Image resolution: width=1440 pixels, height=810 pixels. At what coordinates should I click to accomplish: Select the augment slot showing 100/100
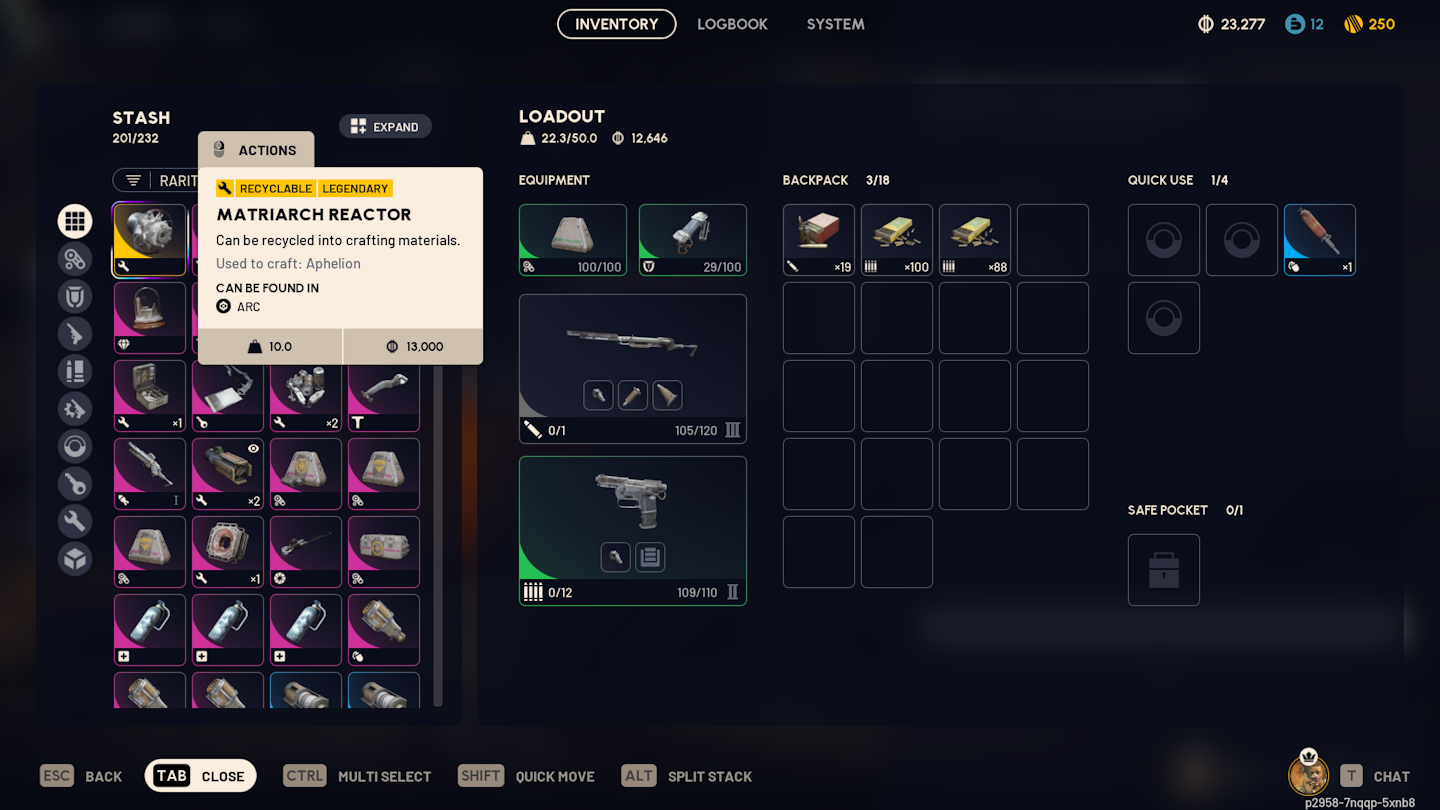572,240
